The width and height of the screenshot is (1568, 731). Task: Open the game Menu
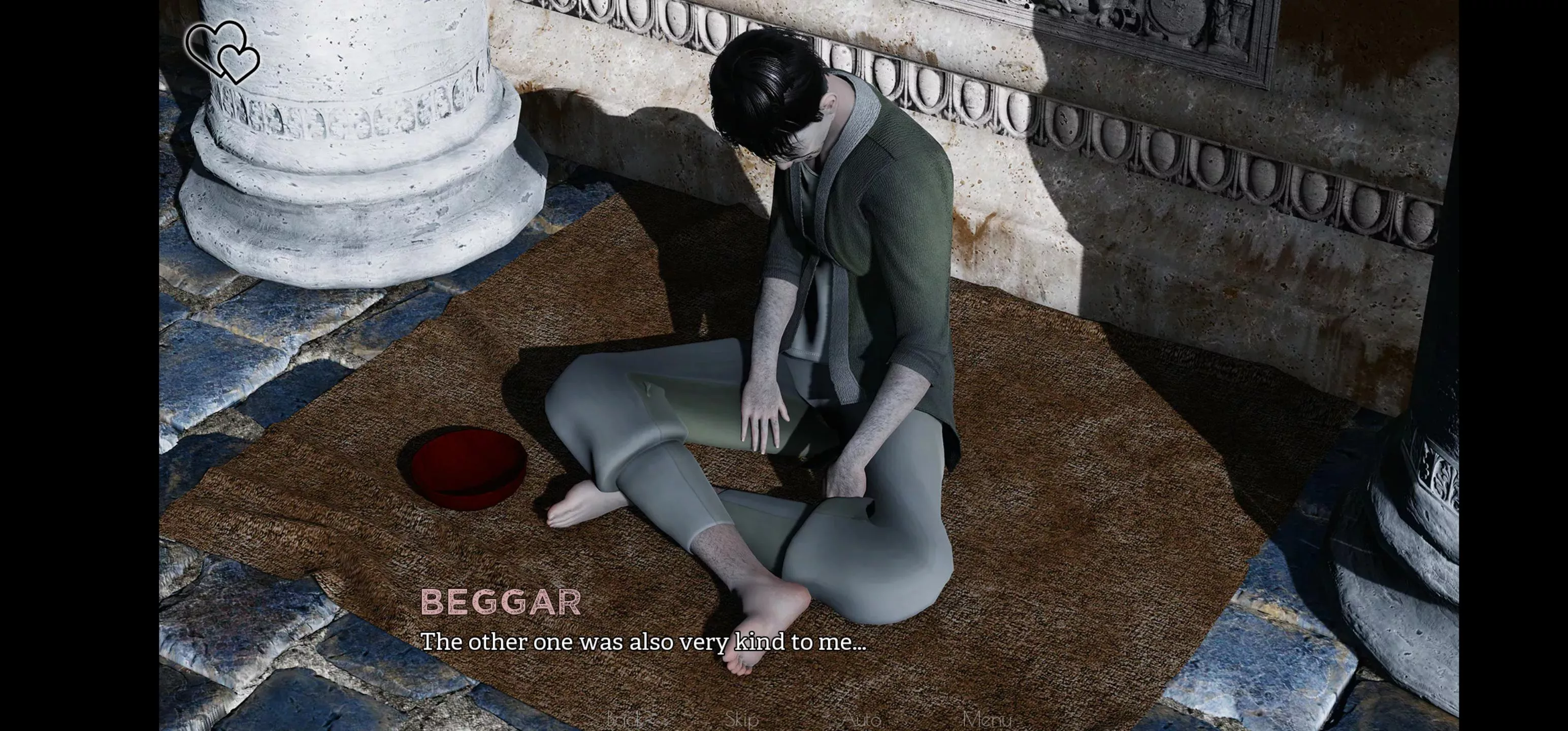click(987, 719)
